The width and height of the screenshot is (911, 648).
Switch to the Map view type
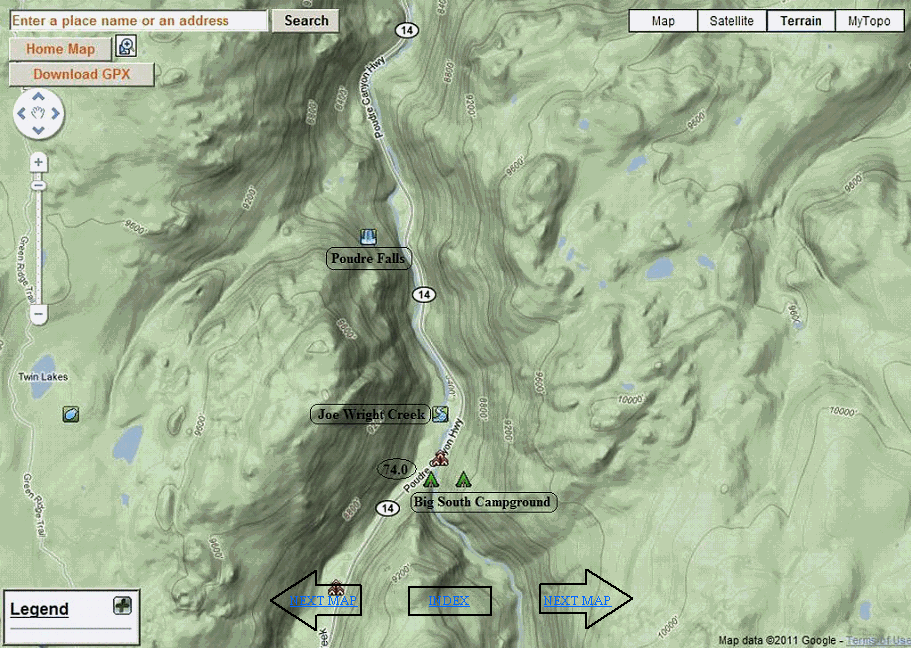pos(663,21)
